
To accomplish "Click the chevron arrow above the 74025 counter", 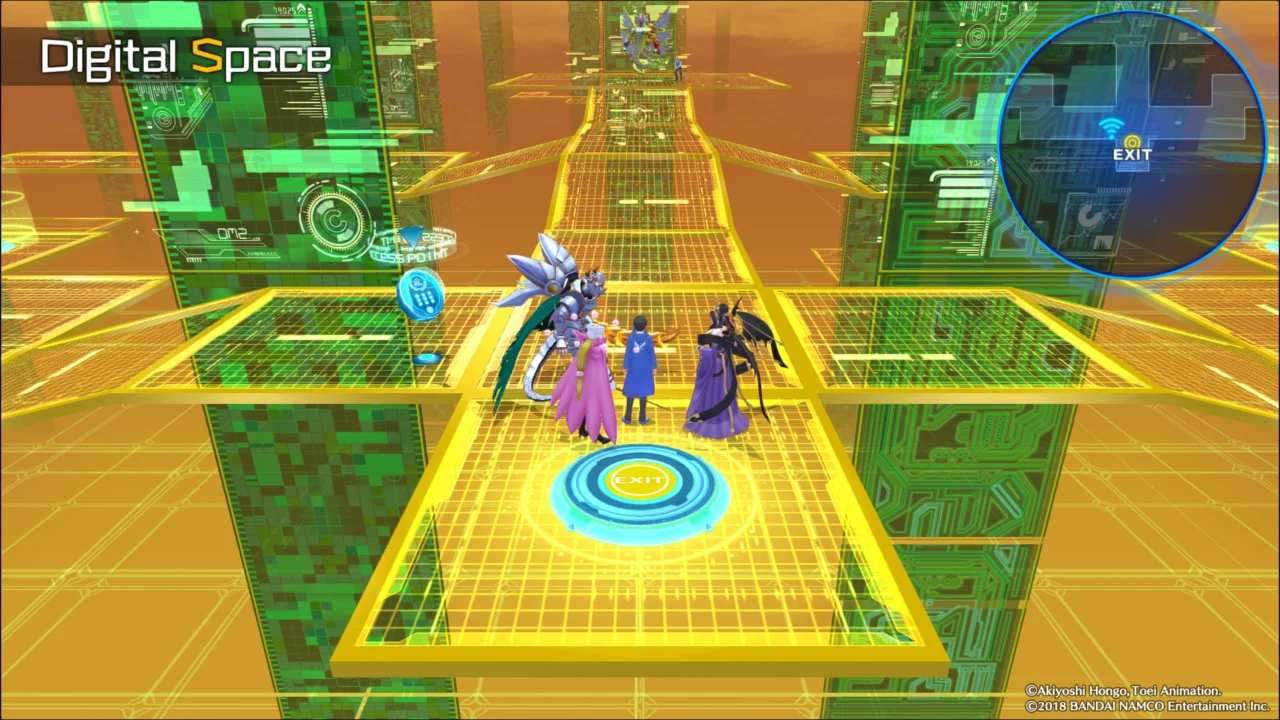I will [300, 8].
